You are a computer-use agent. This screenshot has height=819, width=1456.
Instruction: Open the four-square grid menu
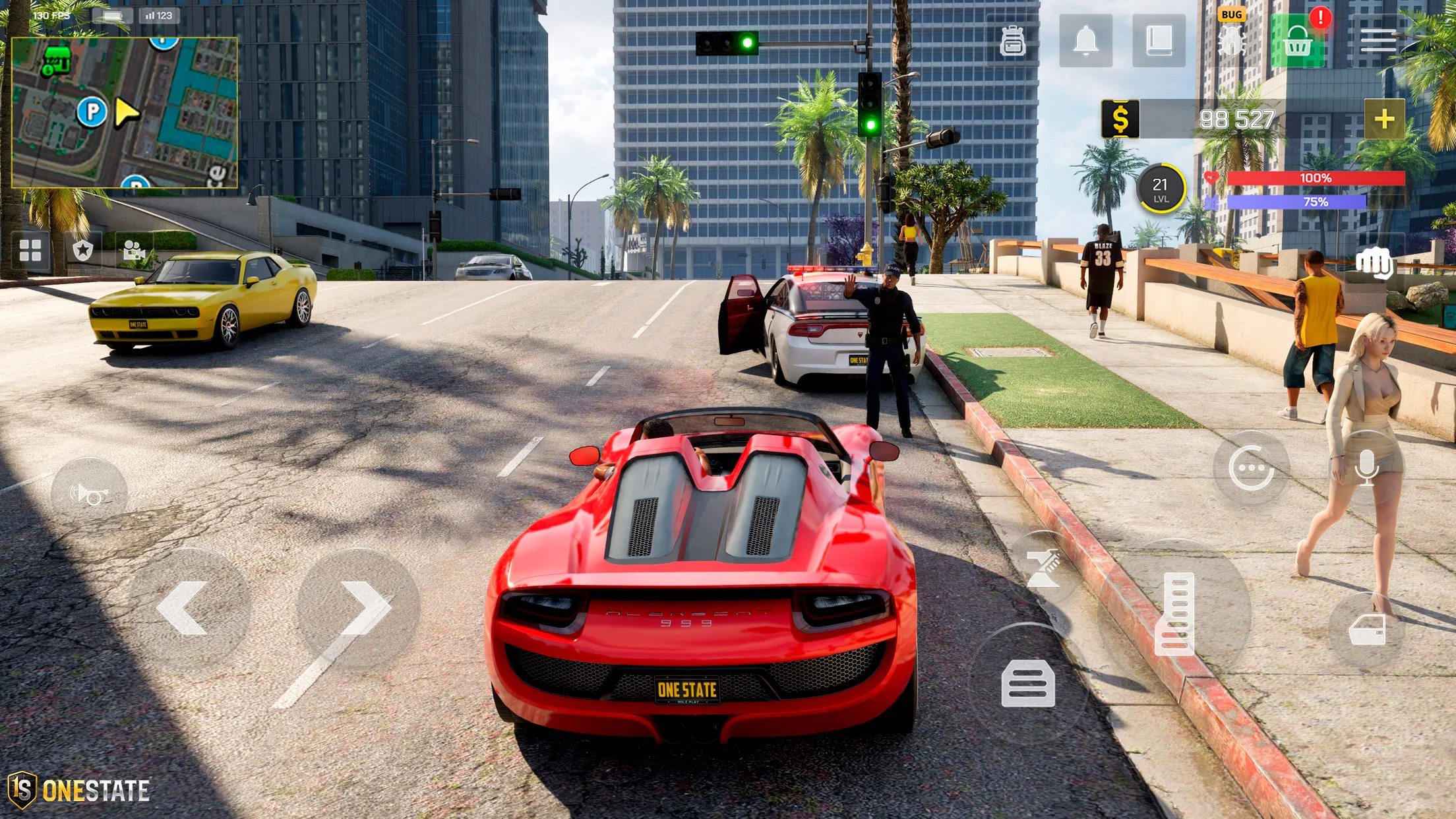(30, 251)
